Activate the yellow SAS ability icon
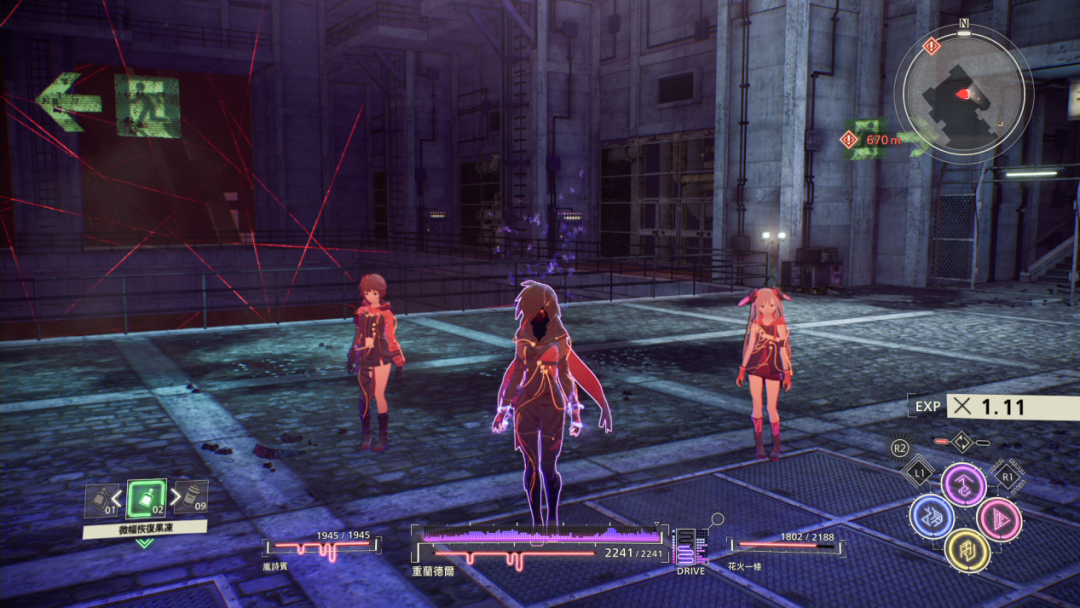The image size is (1080, 608). pyautogui.click(x=966, y=549)
